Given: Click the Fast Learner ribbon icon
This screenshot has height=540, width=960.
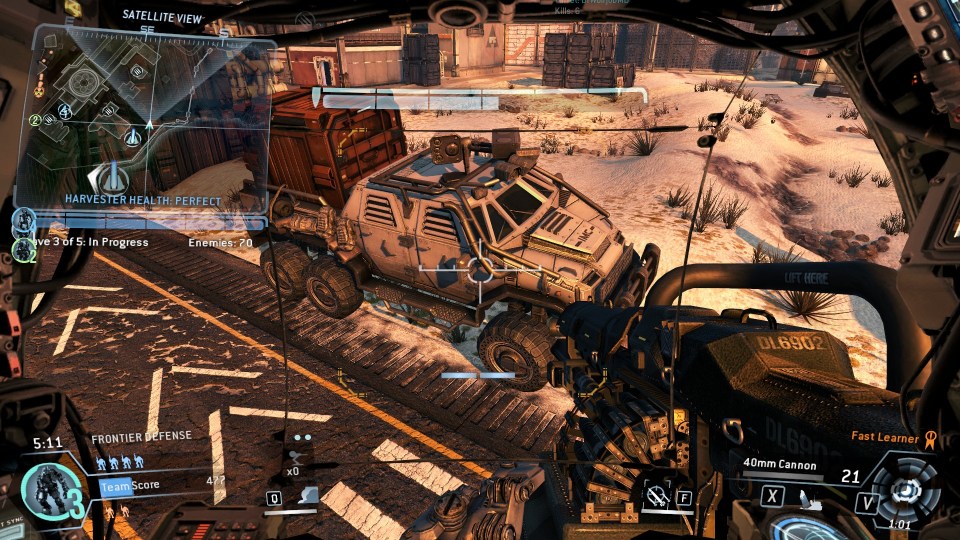Looking at the screenshot, I should [929, 437].
